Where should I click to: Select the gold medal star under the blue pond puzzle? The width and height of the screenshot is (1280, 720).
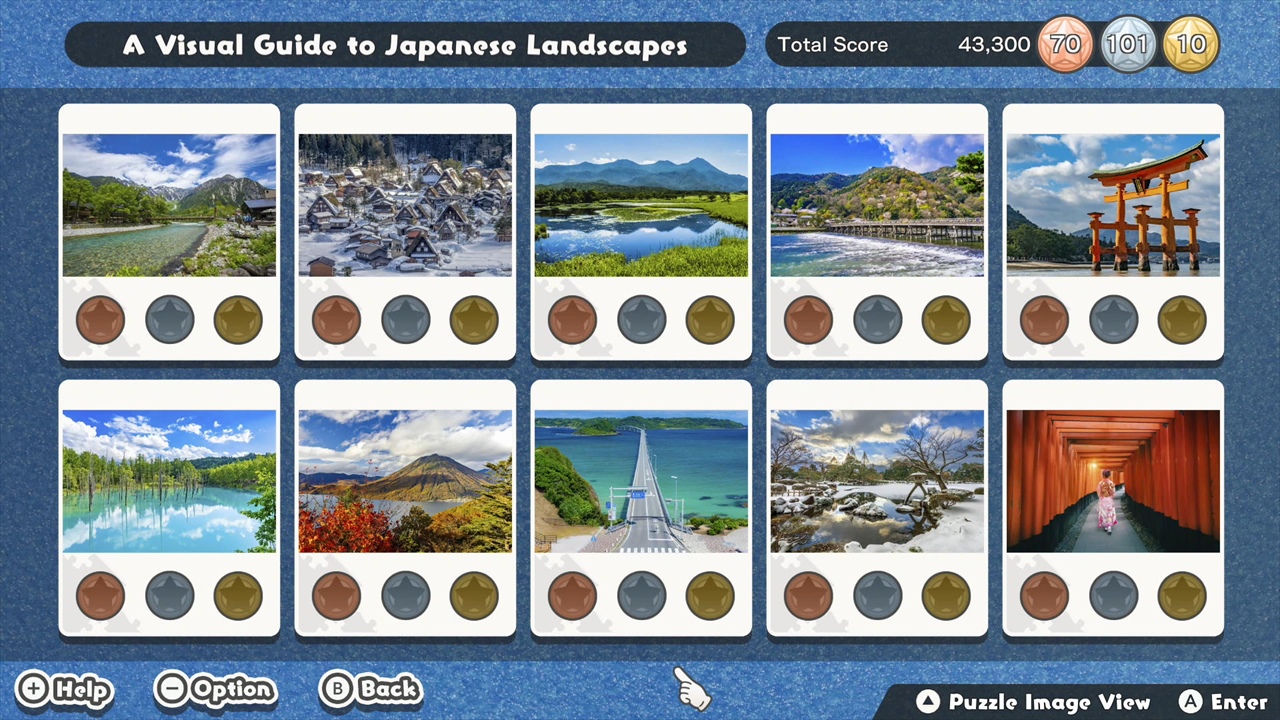coord(237,595)
